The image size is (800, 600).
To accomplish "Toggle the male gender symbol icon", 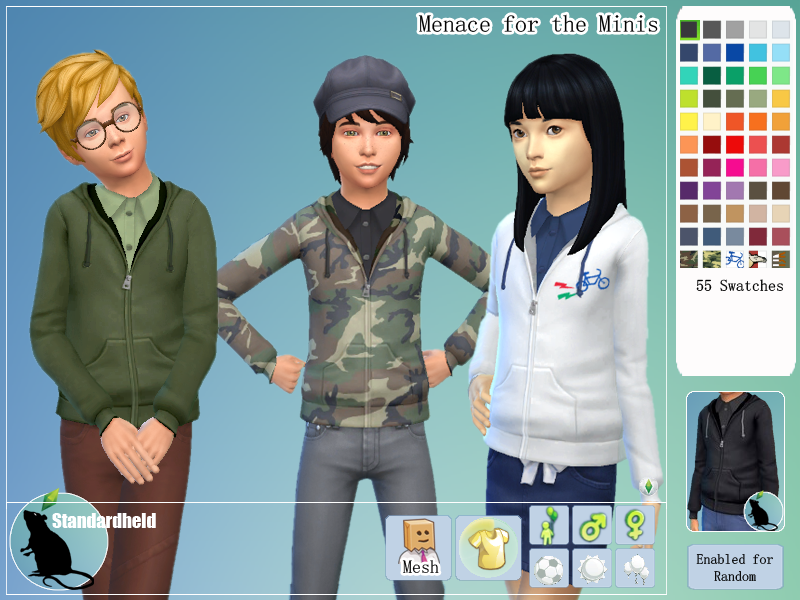I will [x=591, y=525].
